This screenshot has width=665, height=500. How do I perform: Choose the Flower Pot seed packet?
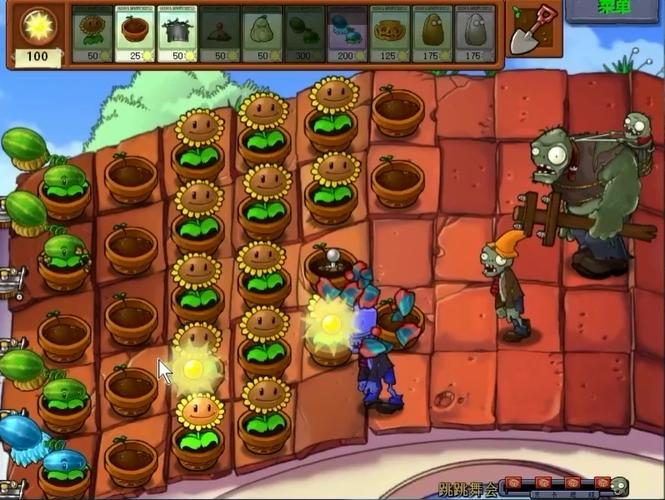tap(135, 34)
